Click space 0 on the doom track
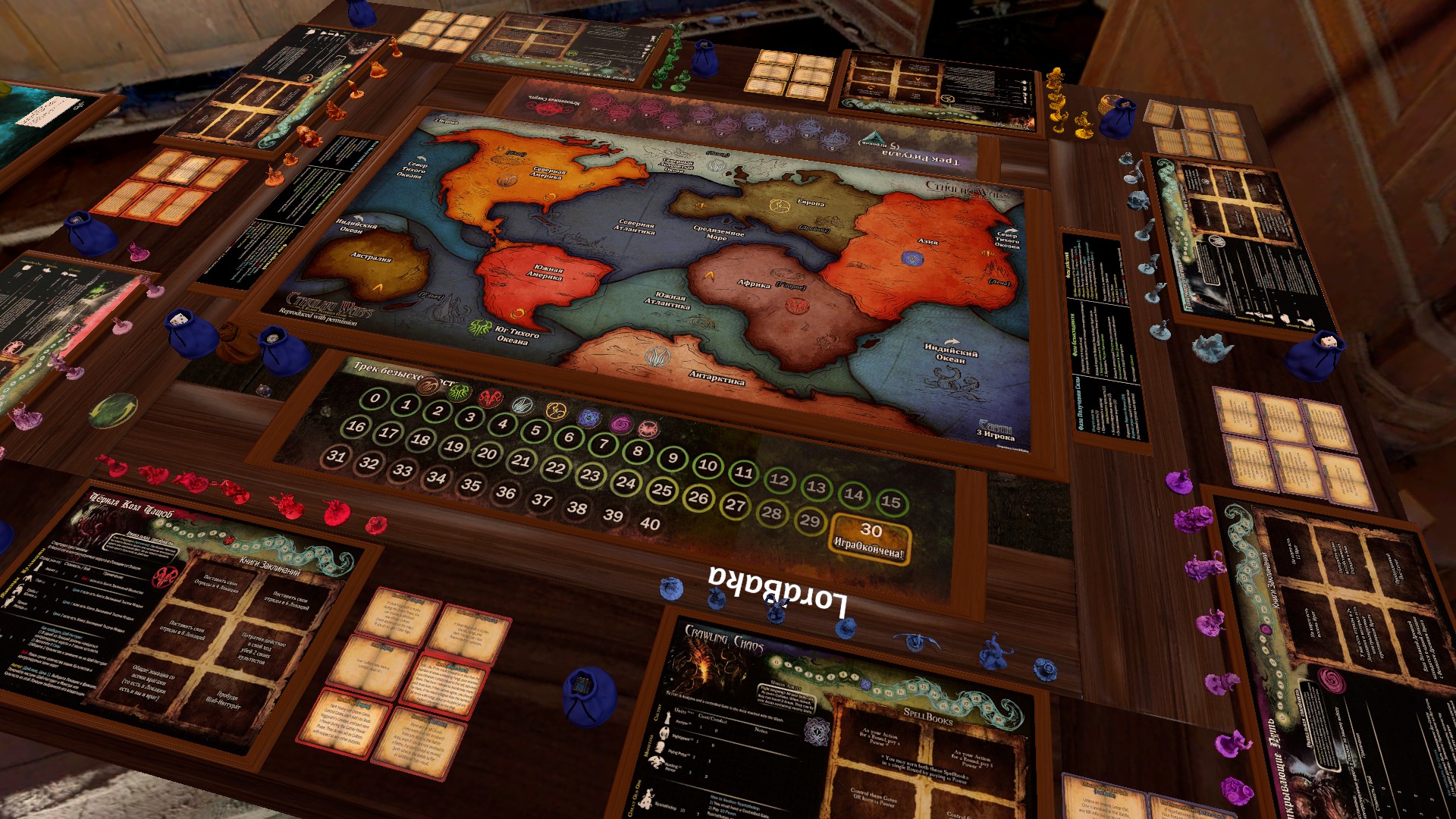 point(375,398)
